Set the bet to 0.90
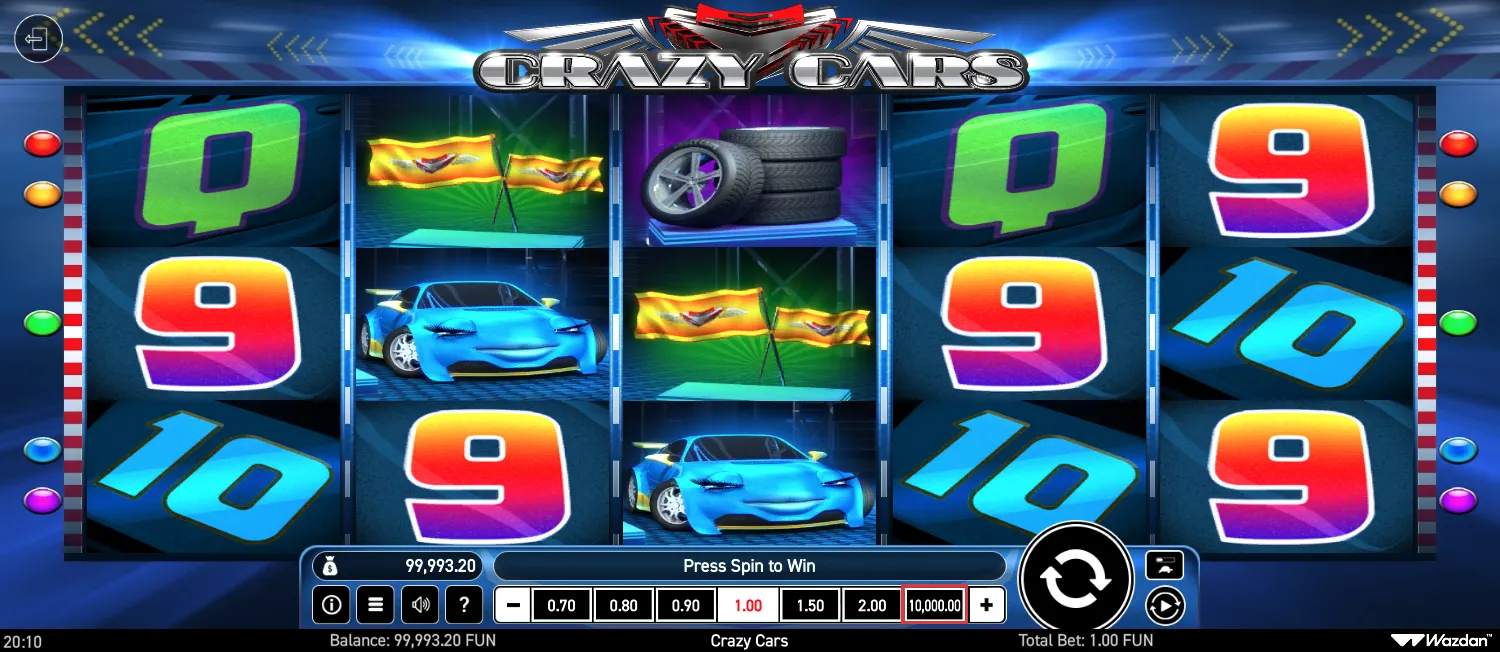Screen dimensions: 1500x652 click(686, 605)
